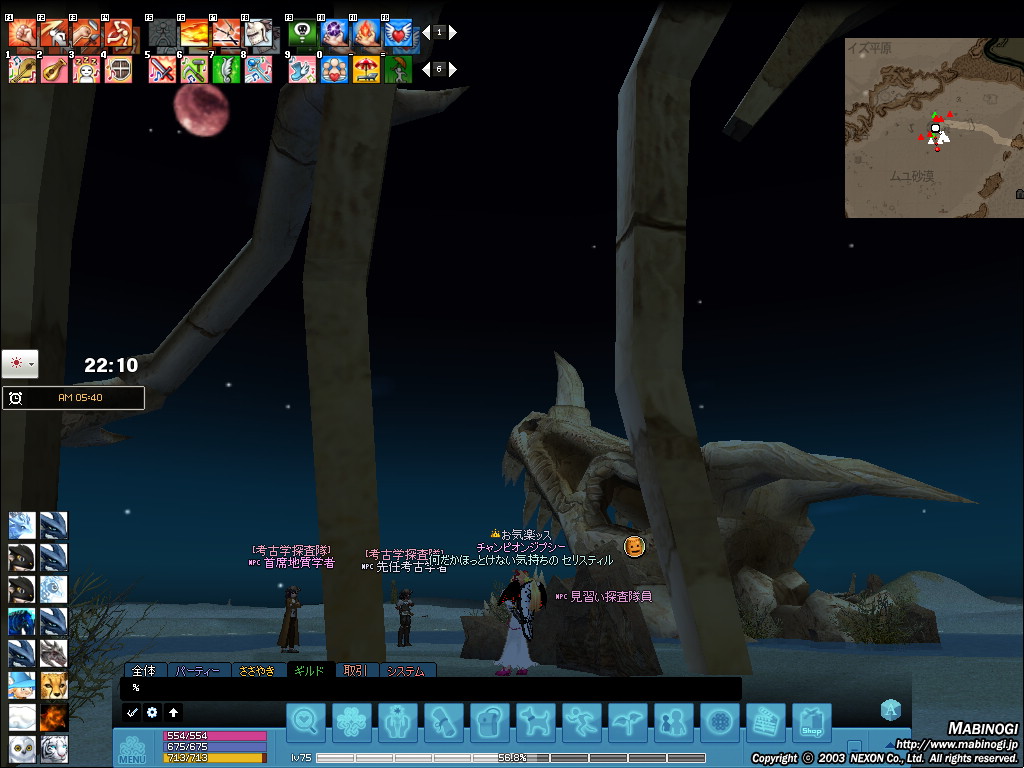Select the システム chat tab
The height and width of the screenshot is (768, 1024).
(x=406, y=671)
